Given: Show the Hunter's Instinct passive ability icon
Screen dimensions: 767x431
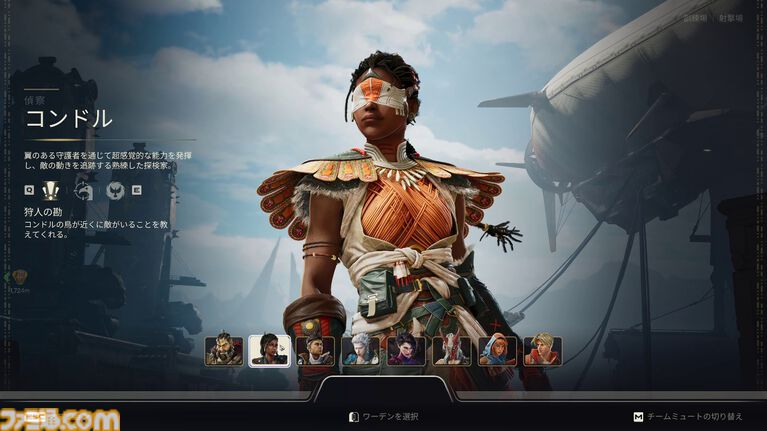Looking at the screenshot, I should (x=51, y=190).
